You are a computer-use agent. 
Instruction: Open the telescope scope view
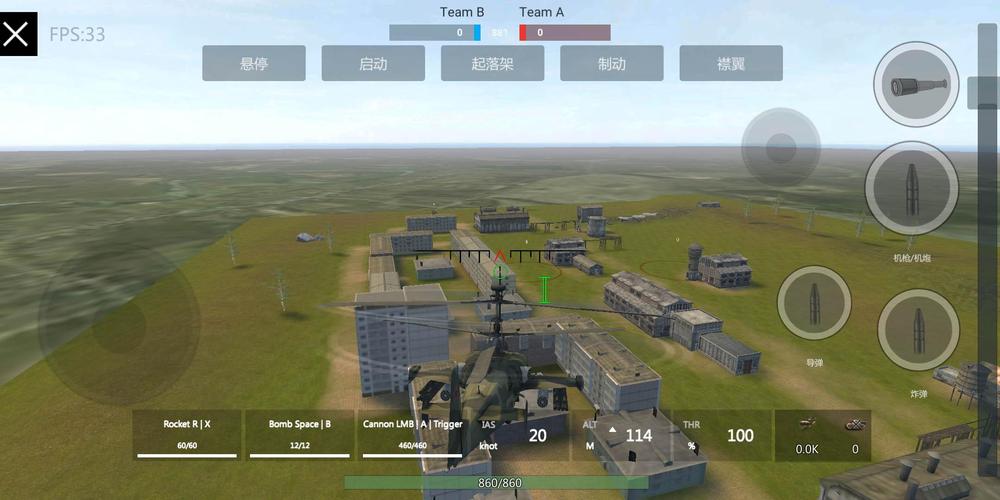pyautogui.click(x=916, y=85)
